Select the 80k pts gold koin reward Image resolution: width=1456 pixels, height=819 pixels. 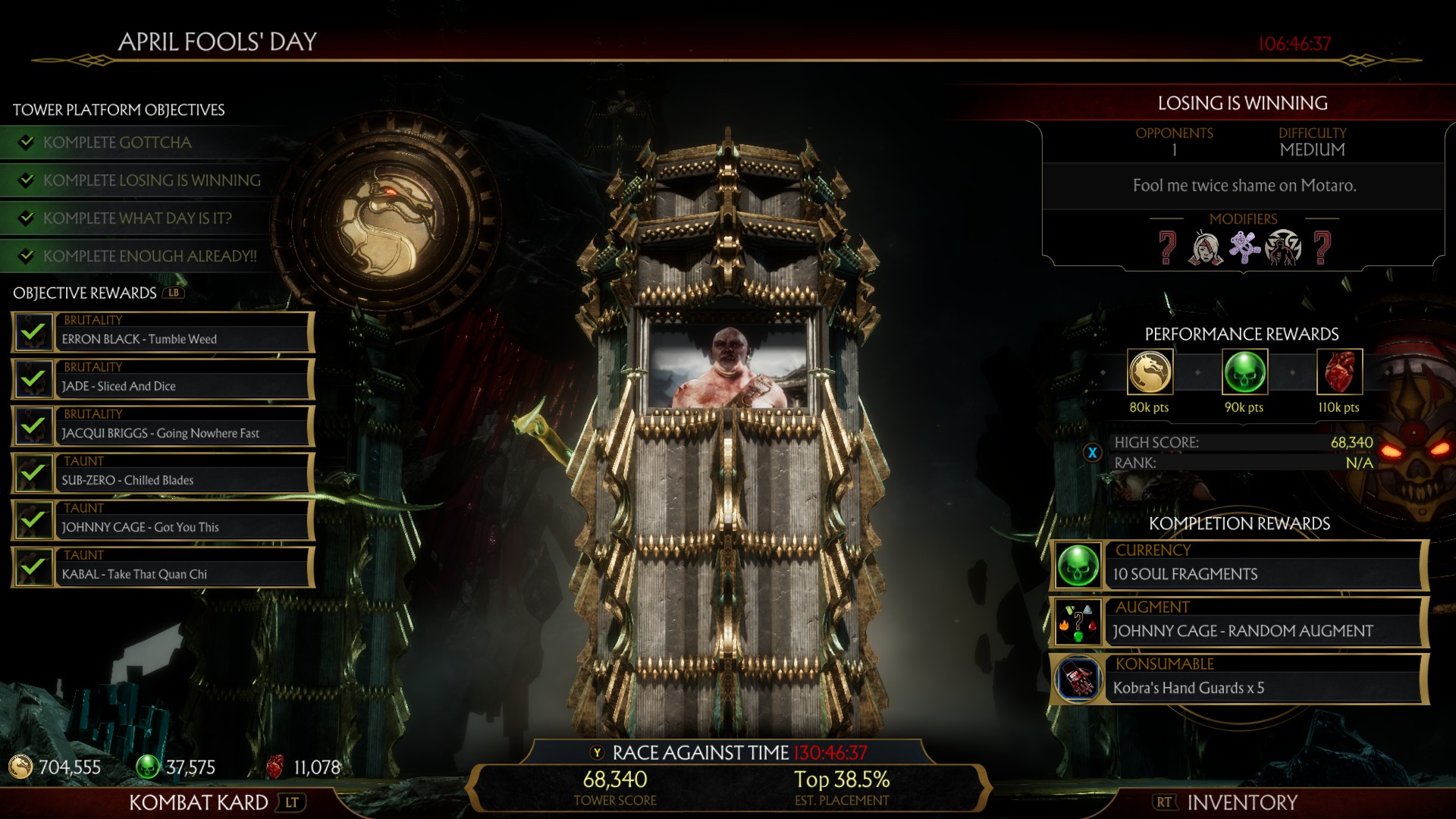pos(1150,372)
